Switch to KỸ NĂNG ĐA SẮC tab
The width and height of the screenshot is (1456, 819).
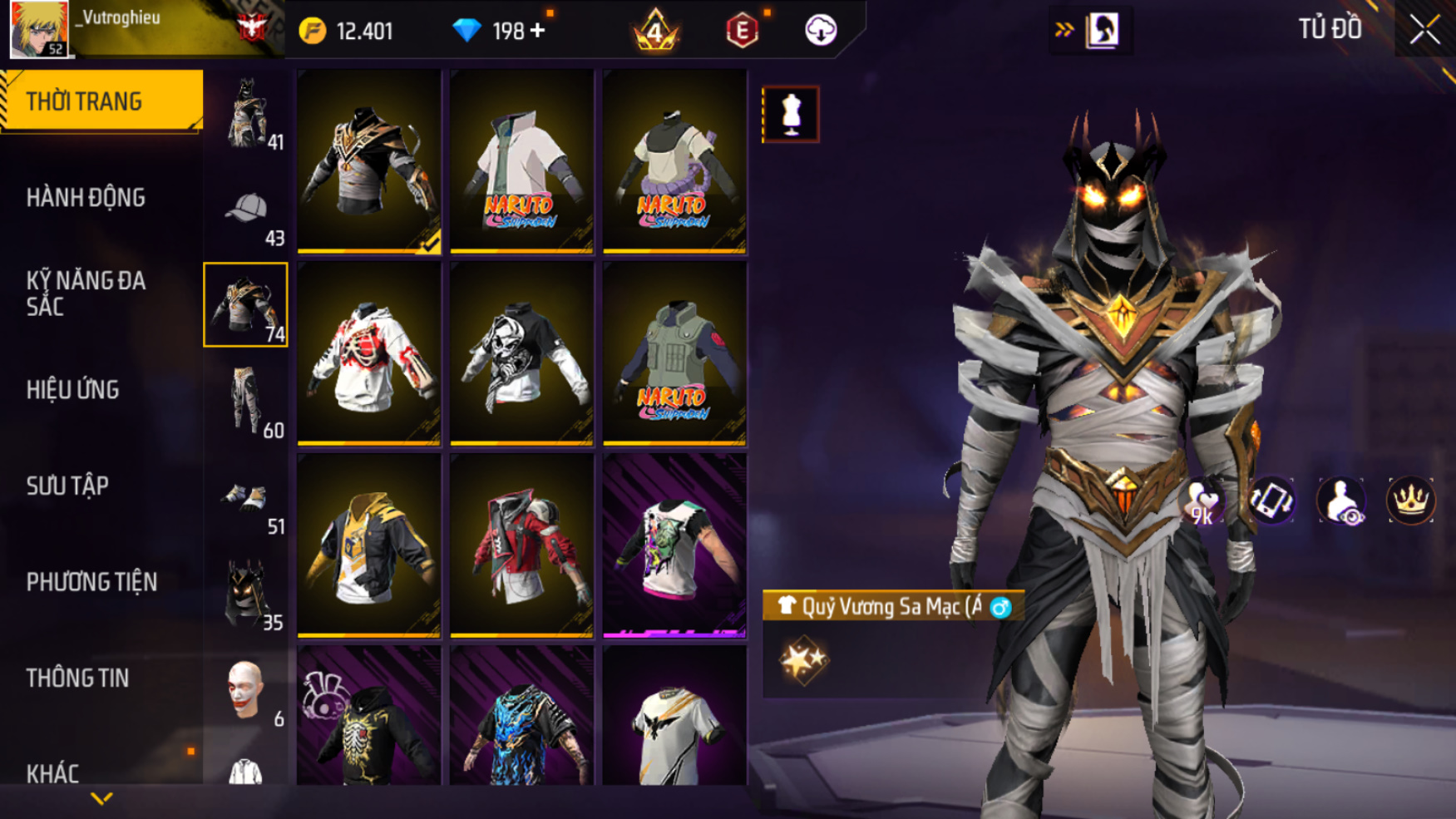pos(86,294)
